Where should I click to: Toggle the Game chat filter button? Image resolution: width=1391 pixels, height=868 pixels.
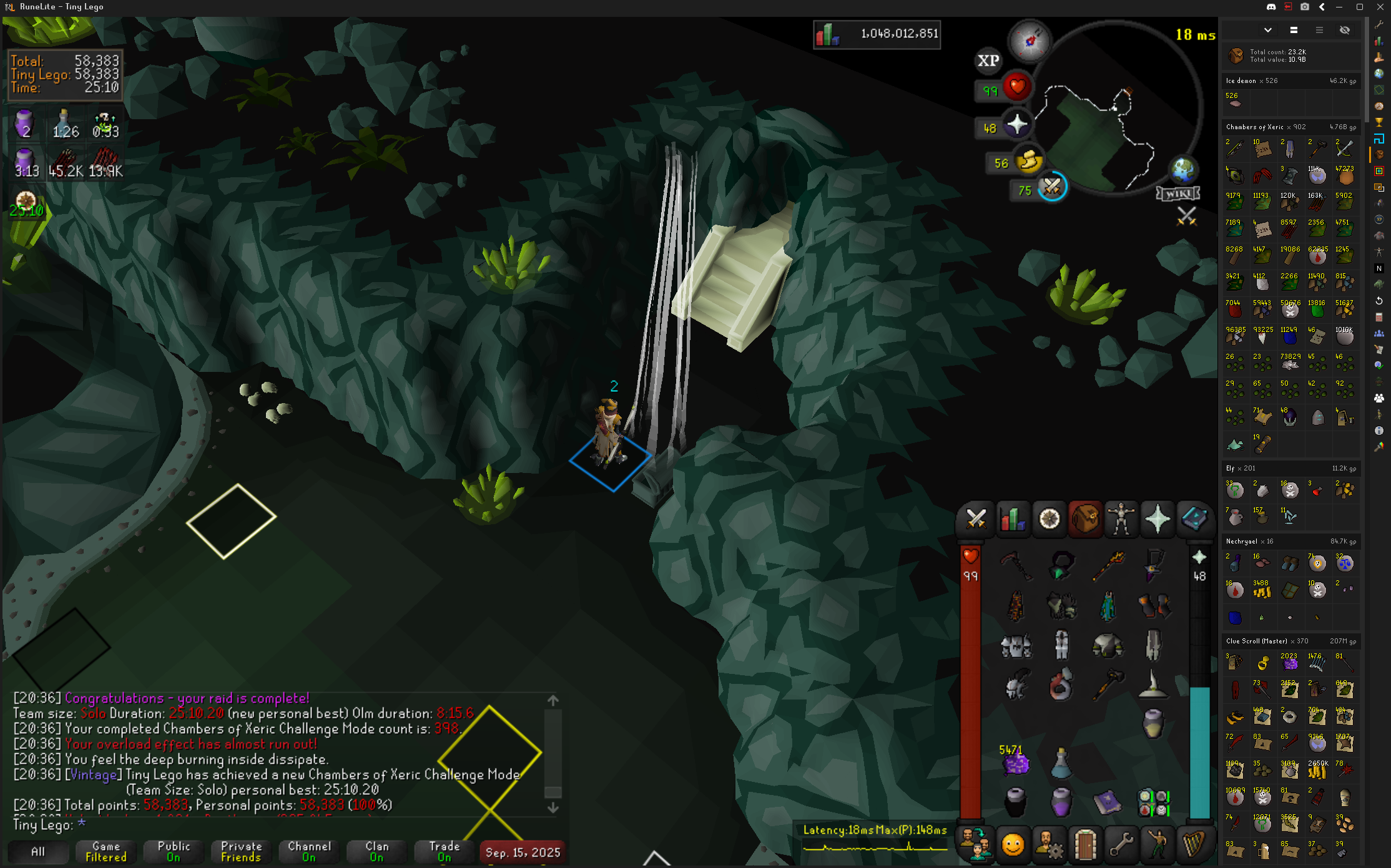(x=106, y=852)
